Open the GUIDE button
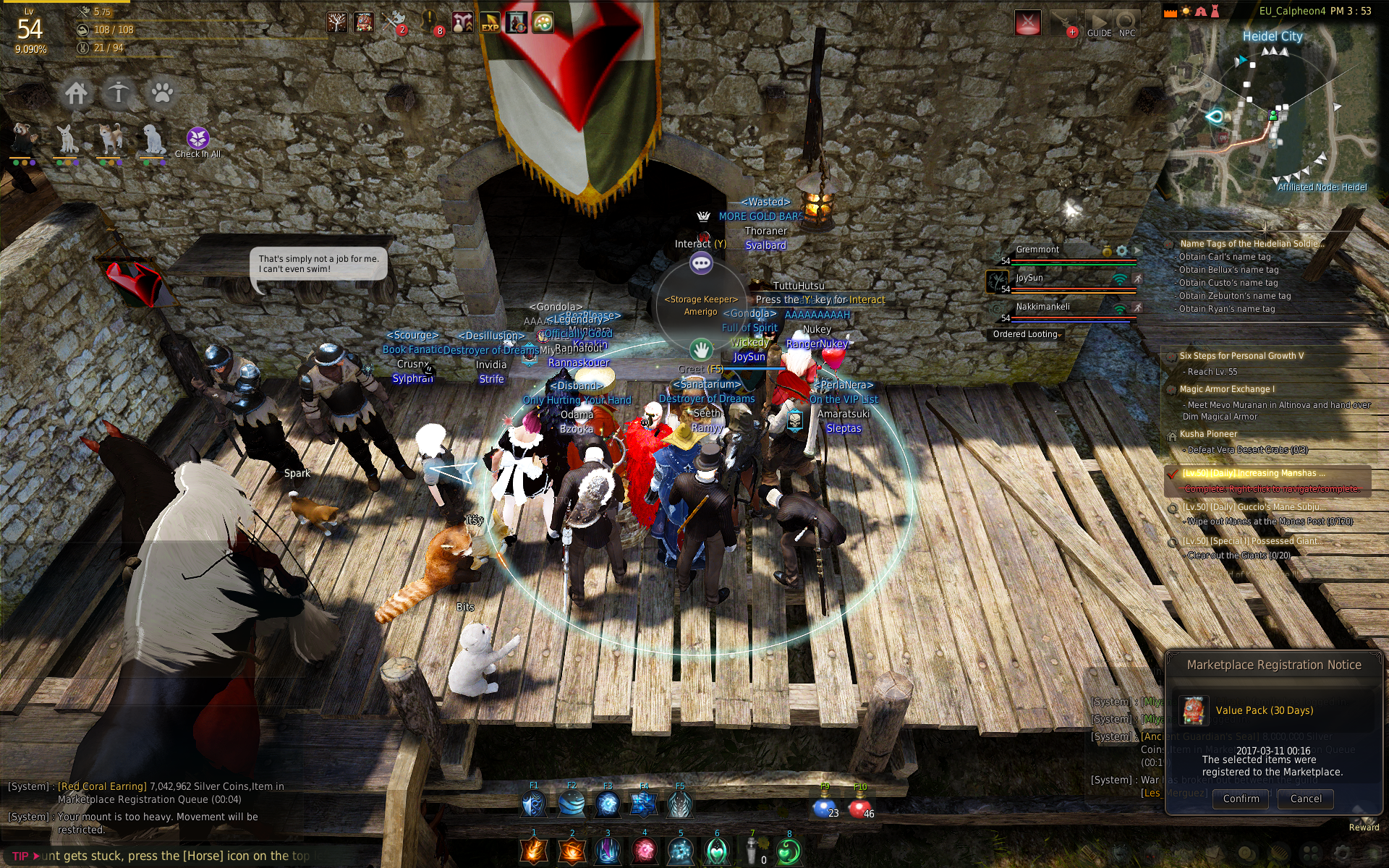Image resolution: width=1389 pixels, height=868 pixels. click(x=1099, y=24)
